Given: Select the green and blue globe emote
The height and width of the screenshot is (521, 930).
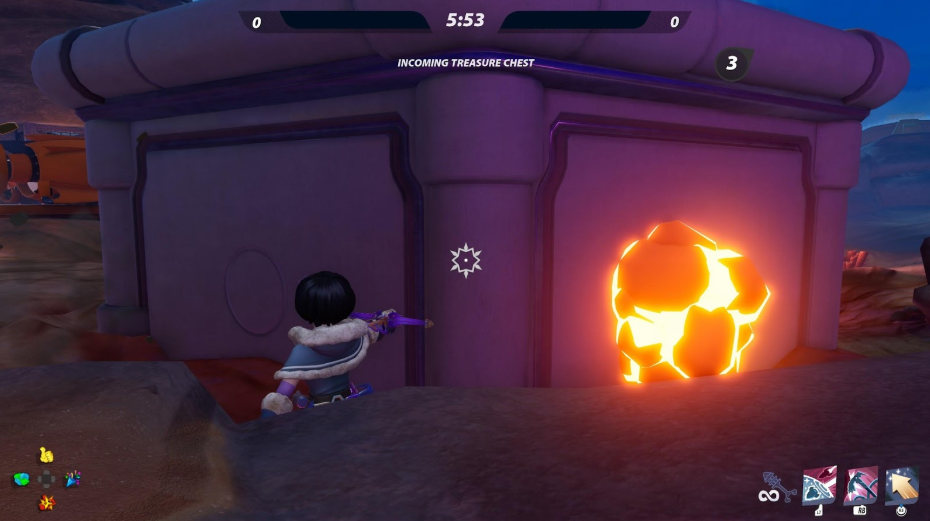Looking at the screenshot, I should 21,480.
